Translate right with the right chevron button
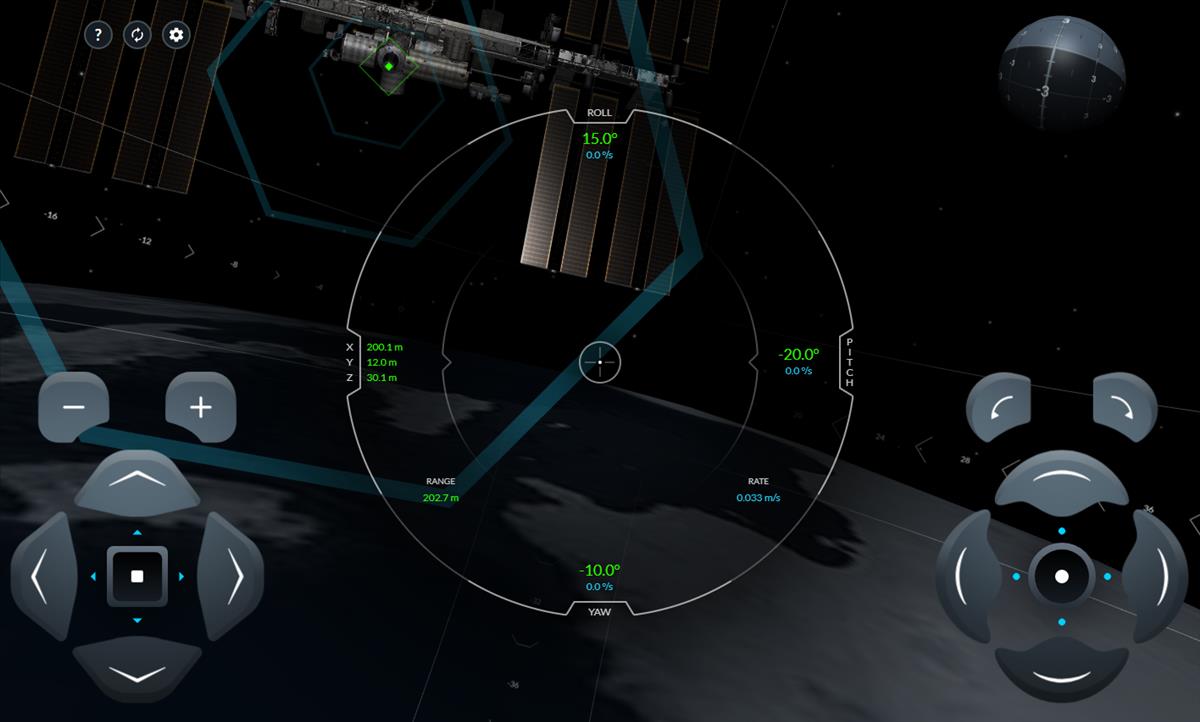Viewport: 1200px width, 722px height. (x=232, y=577)
